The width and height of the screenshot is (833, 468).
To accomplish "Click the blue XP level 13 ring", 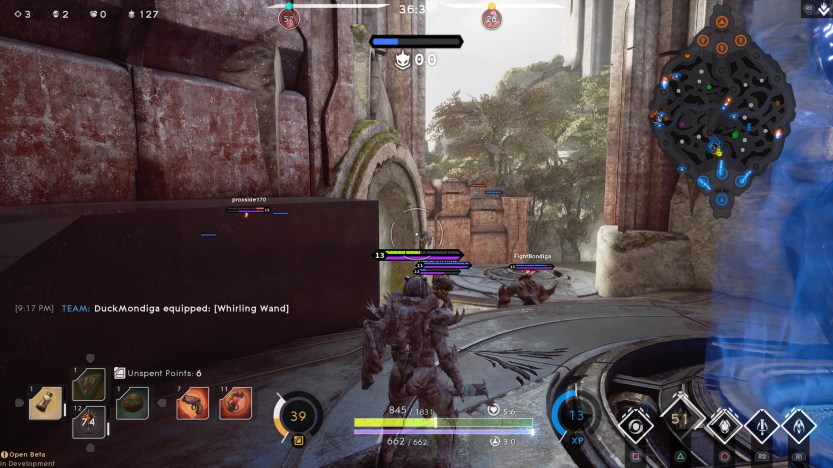I will 575,415.
